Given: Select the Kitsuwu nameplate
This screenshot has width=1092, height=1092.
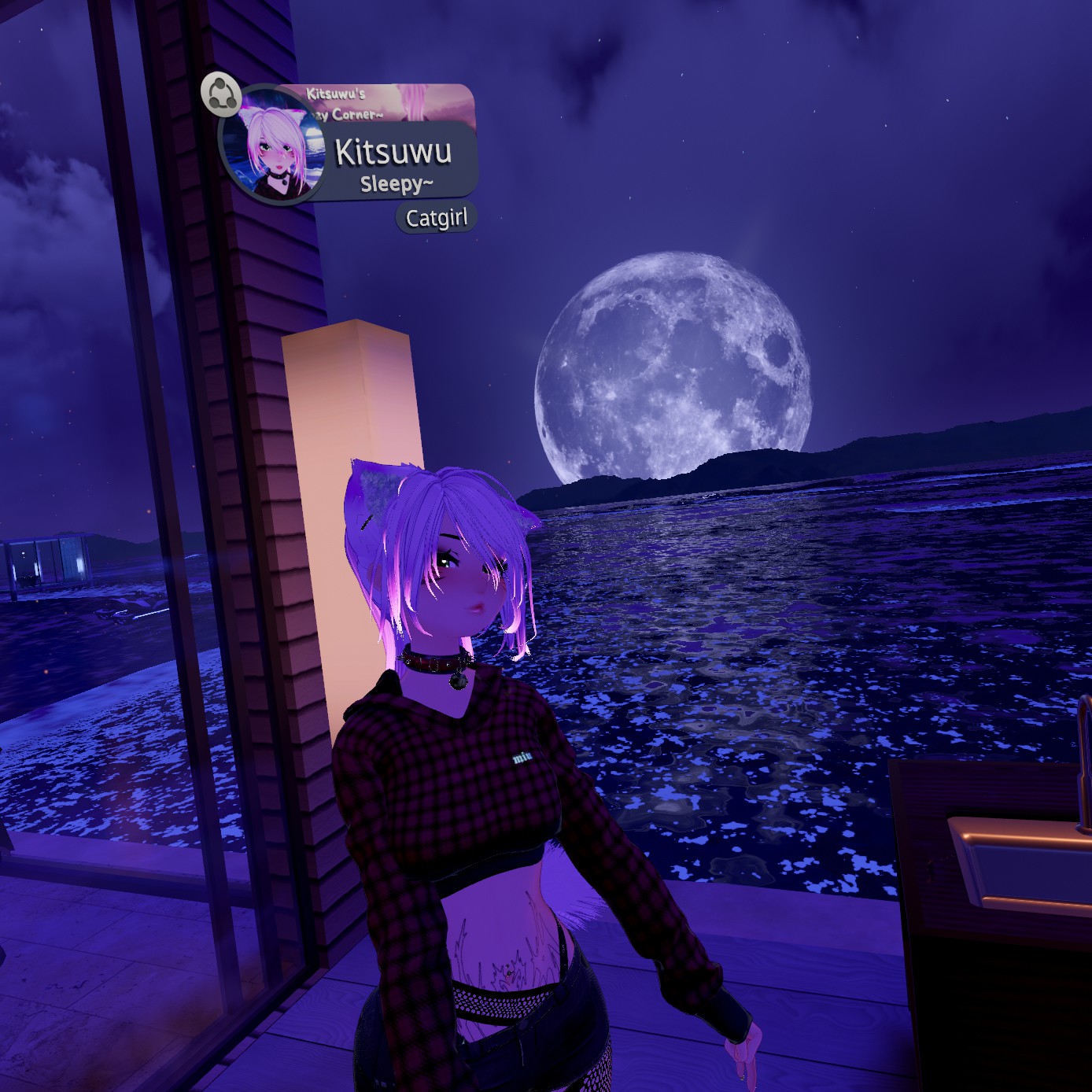Looking at the screenshot, I should pos(393,152).
